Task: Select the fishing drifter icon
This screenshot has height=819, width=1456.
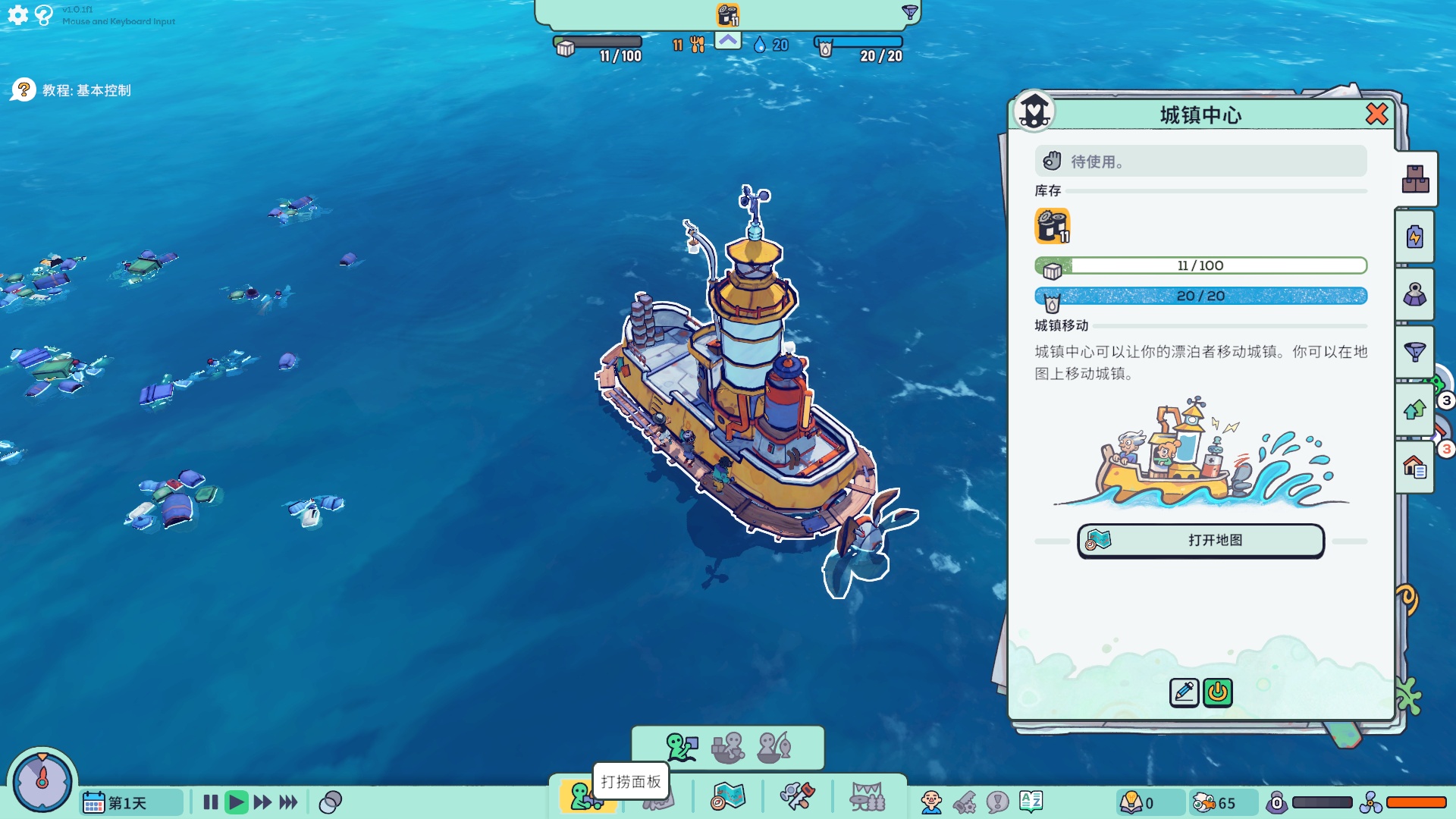Action: click(774, 748)
